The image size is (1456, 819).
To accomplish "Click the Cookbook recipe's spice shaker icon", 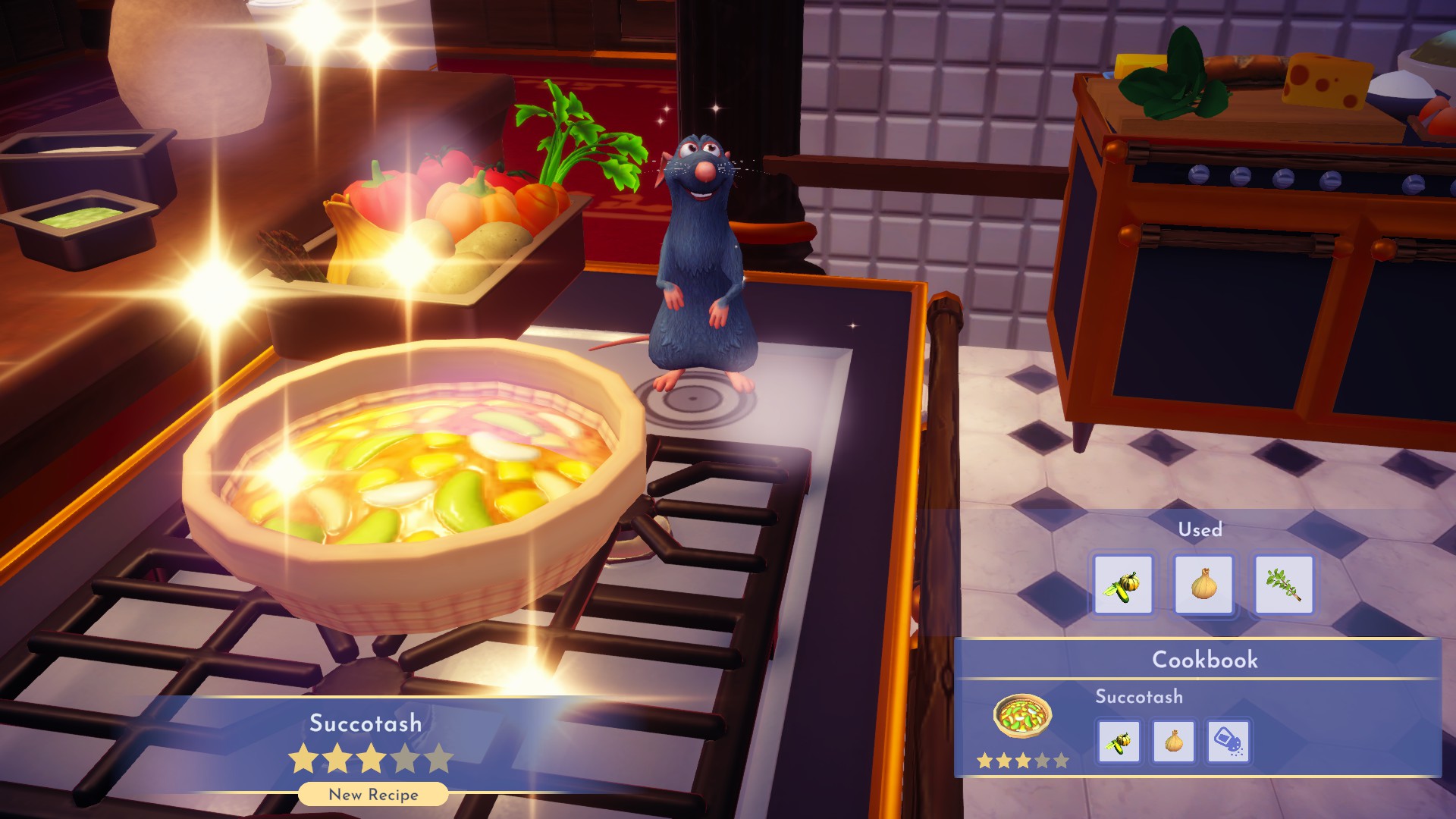I will click(1228, 741).
